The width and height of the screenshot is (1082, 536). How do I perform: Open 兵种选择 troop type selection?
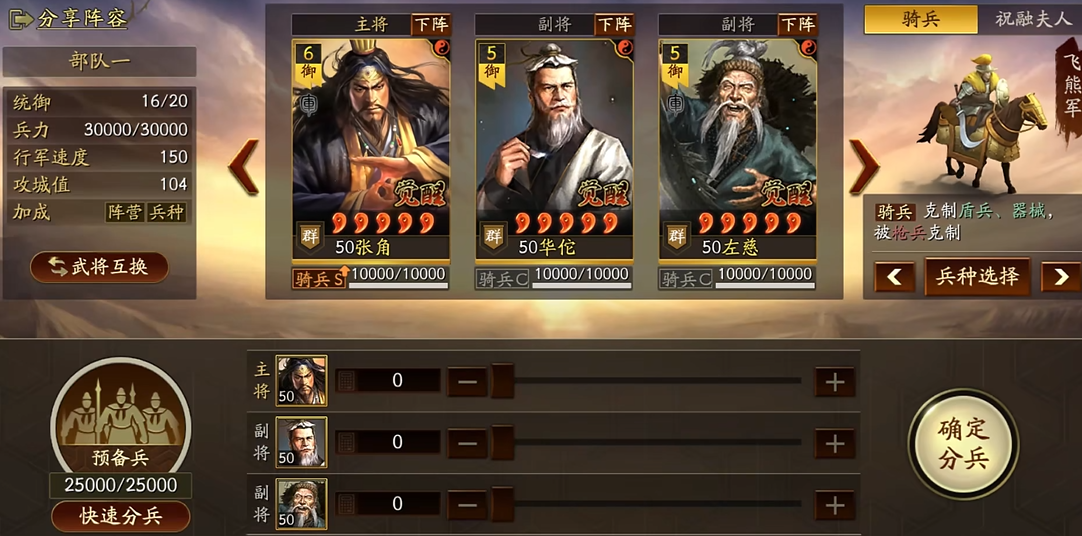pos(977,276)
